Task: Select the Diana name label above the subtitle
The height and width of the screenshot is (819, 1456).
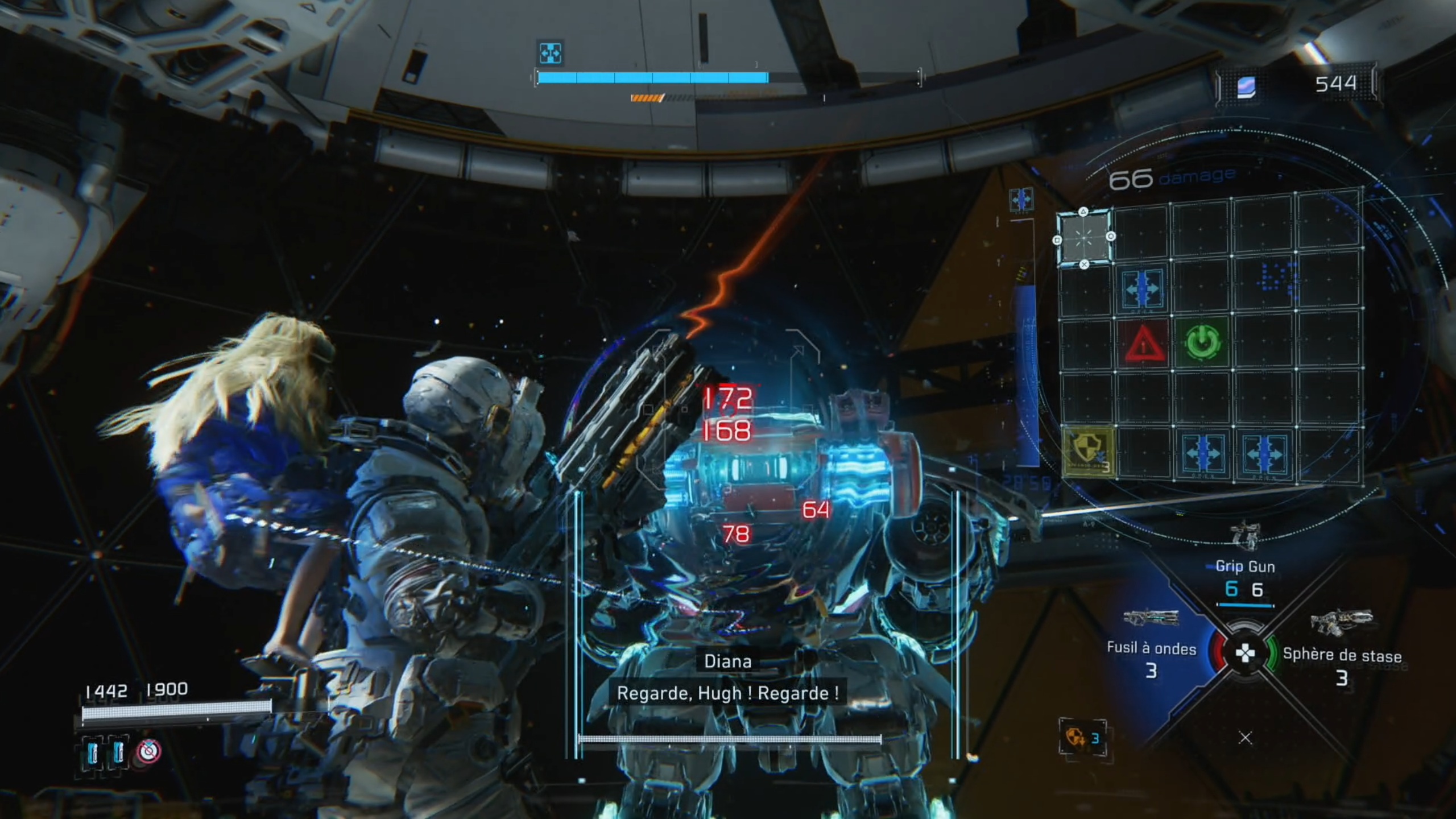Action: tap(726, 661)
